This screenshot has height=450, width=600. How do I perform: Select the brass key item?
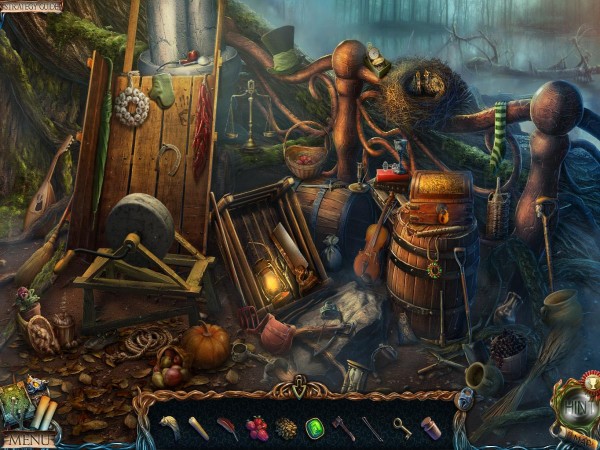(401, 428)
